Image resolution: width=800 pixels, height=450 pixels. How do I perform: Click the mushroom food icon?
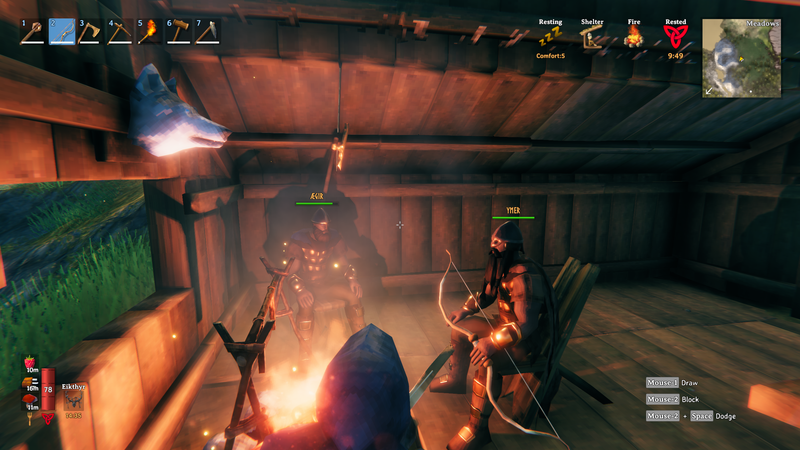[x=29, y=399]
